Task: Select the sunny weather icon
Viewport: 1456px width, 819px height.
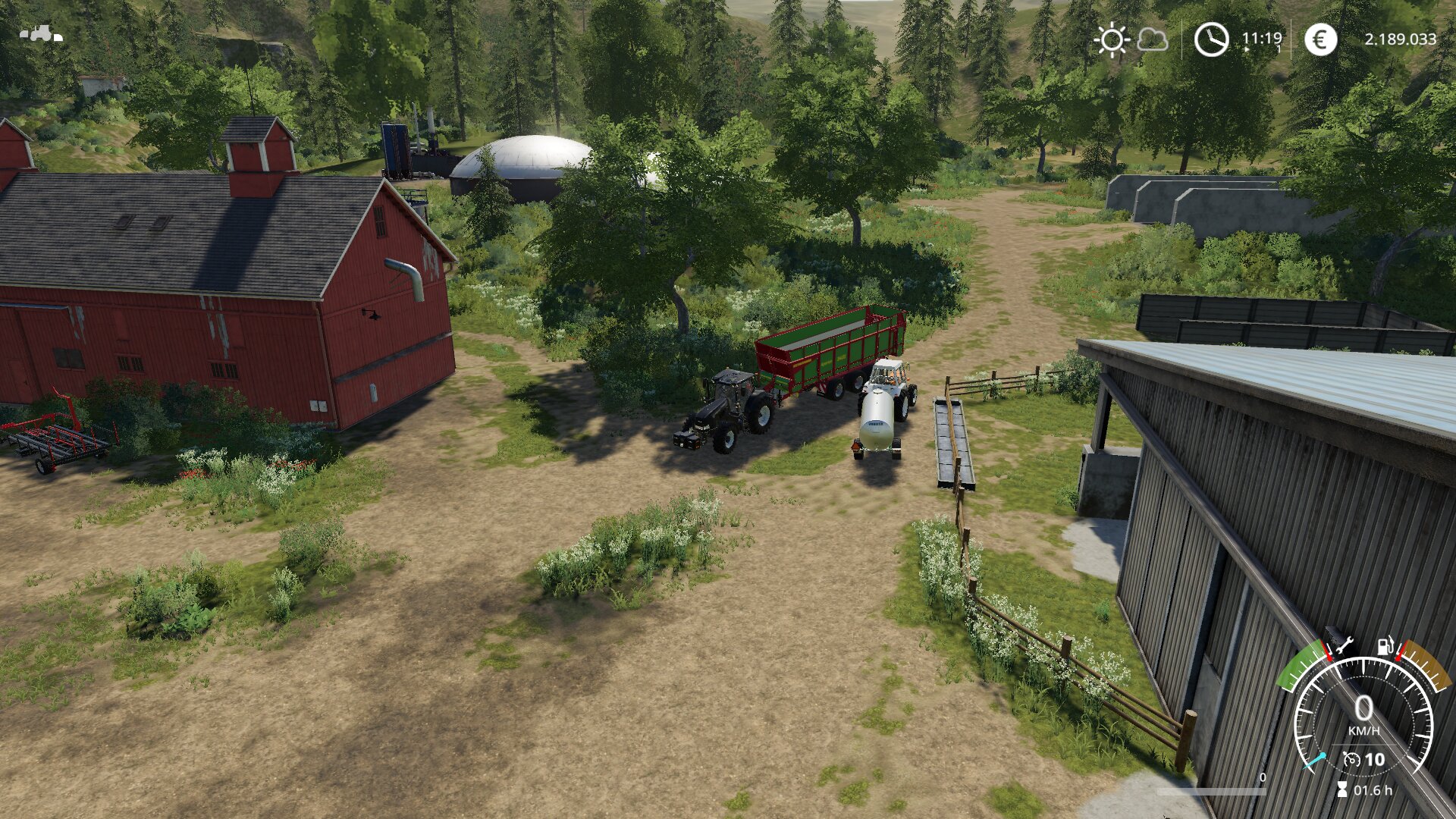Action: [x=1112, y=39]
